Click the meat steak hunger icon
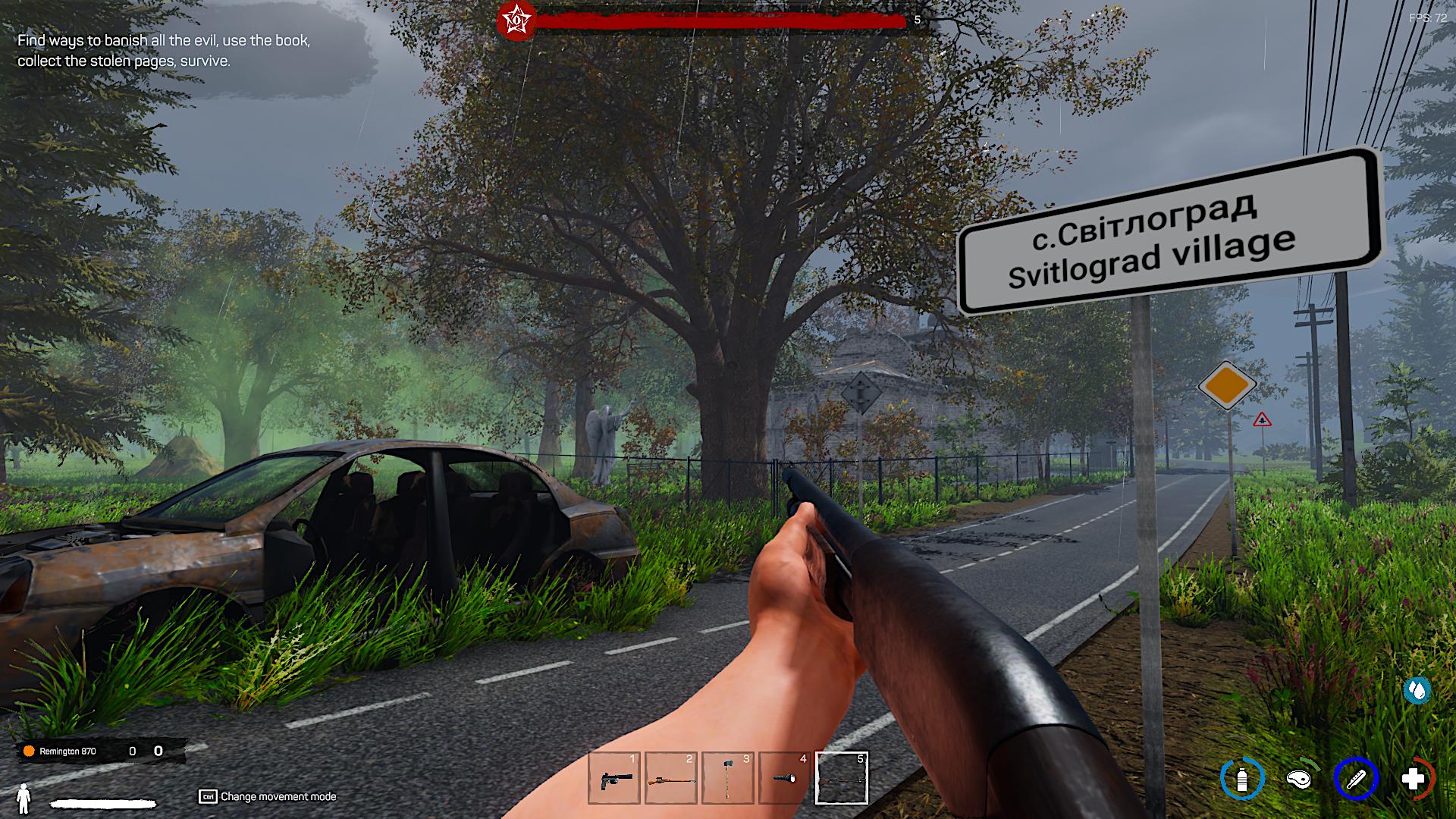The image size is (1456, 819). coord(1299,779)
